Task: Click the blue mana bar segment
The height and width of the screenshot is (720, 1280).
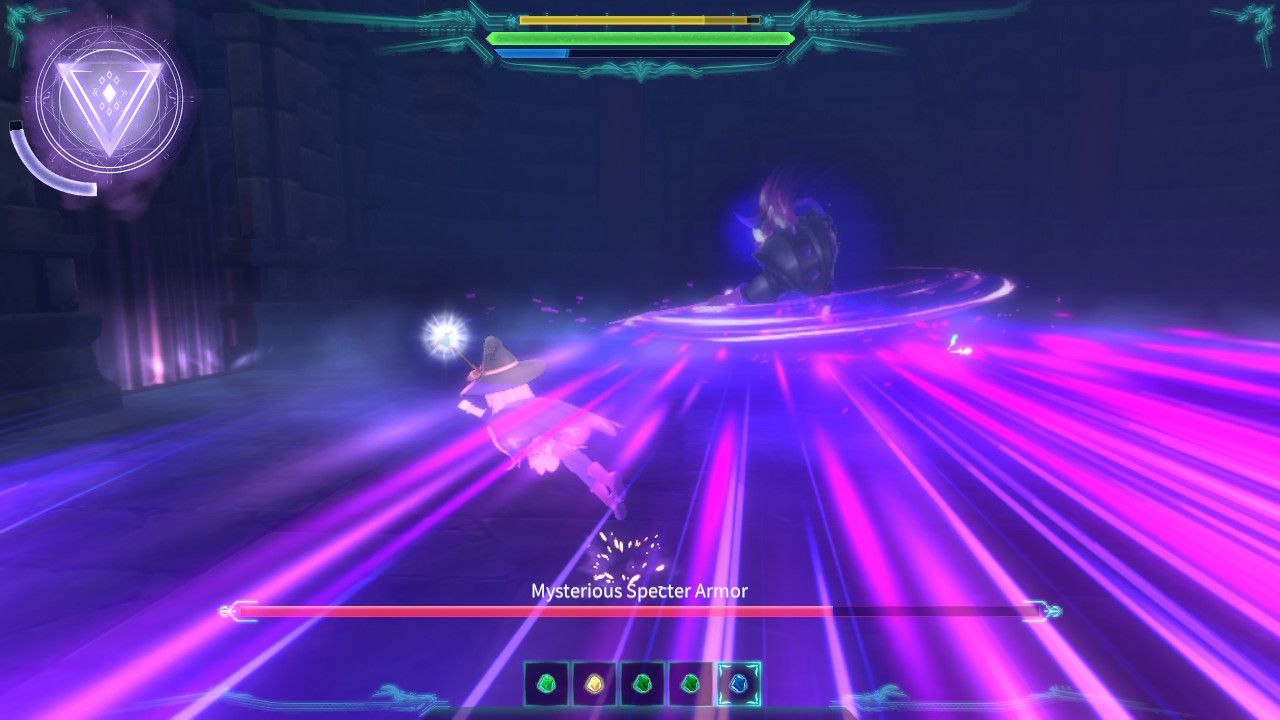Action: 530,51
